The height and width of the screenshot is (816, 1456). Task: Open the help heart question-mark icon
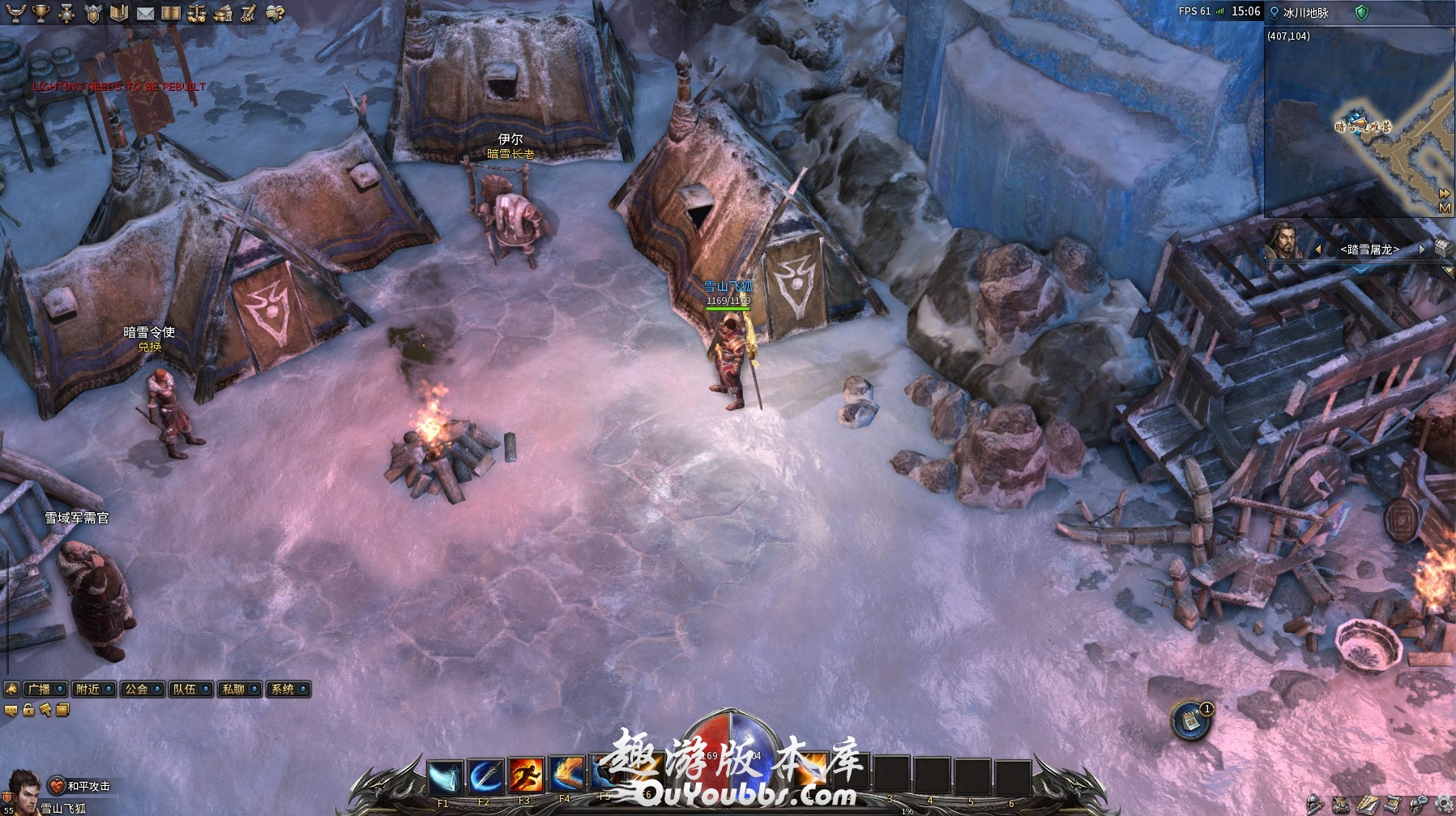coord(275,13)
